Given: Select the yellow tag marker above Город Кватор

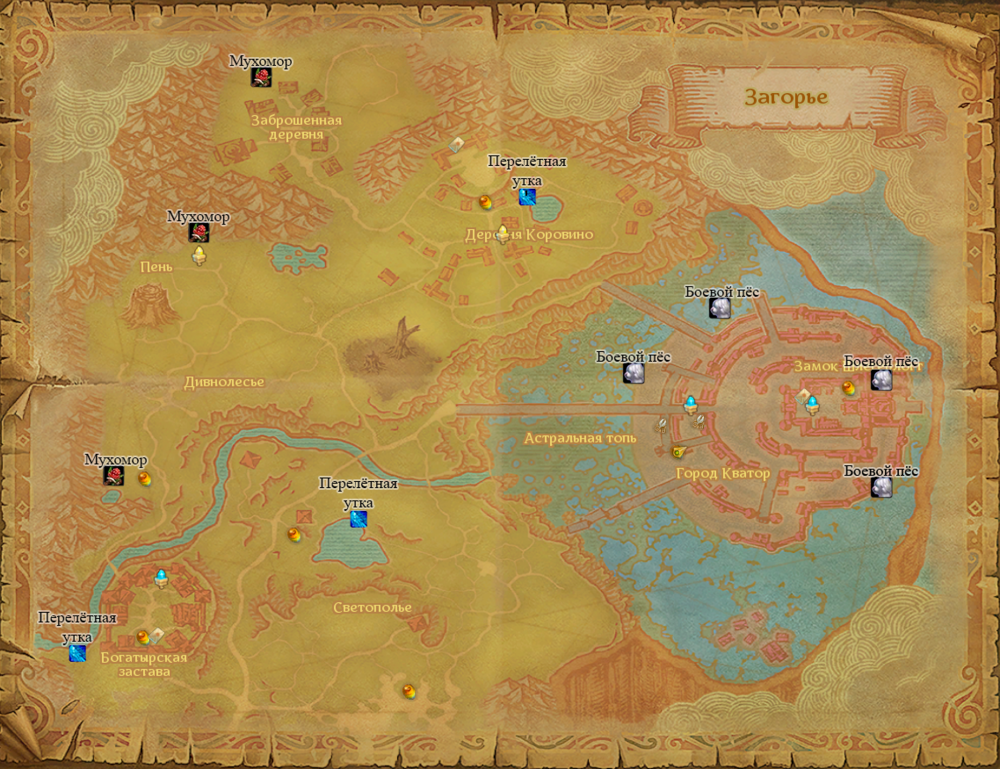Looking at the screenshot, I should click(x=676, y=451).
